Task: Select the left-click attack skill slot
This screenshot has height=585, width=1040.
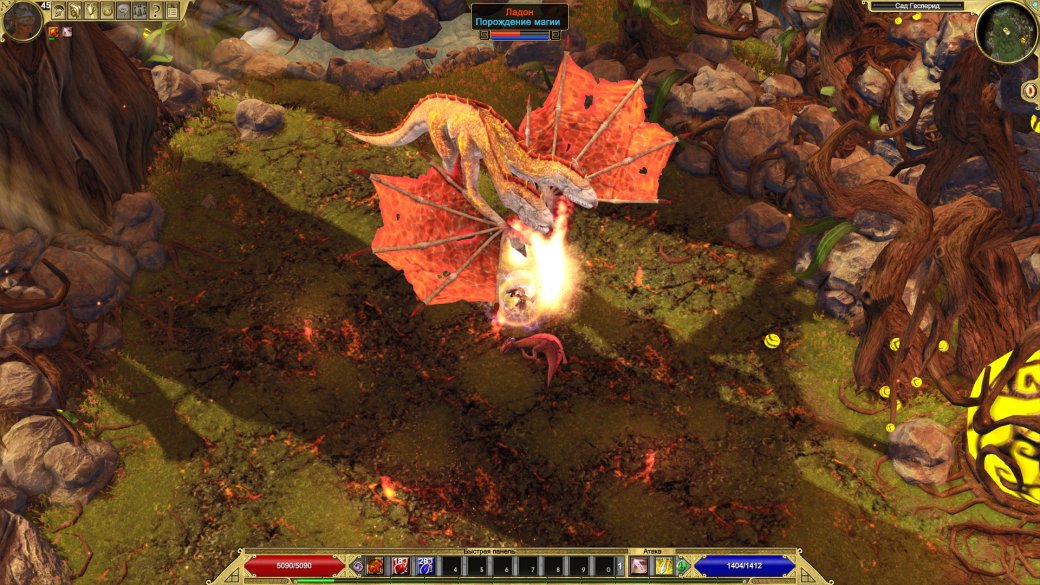Action: coord(638,567)
